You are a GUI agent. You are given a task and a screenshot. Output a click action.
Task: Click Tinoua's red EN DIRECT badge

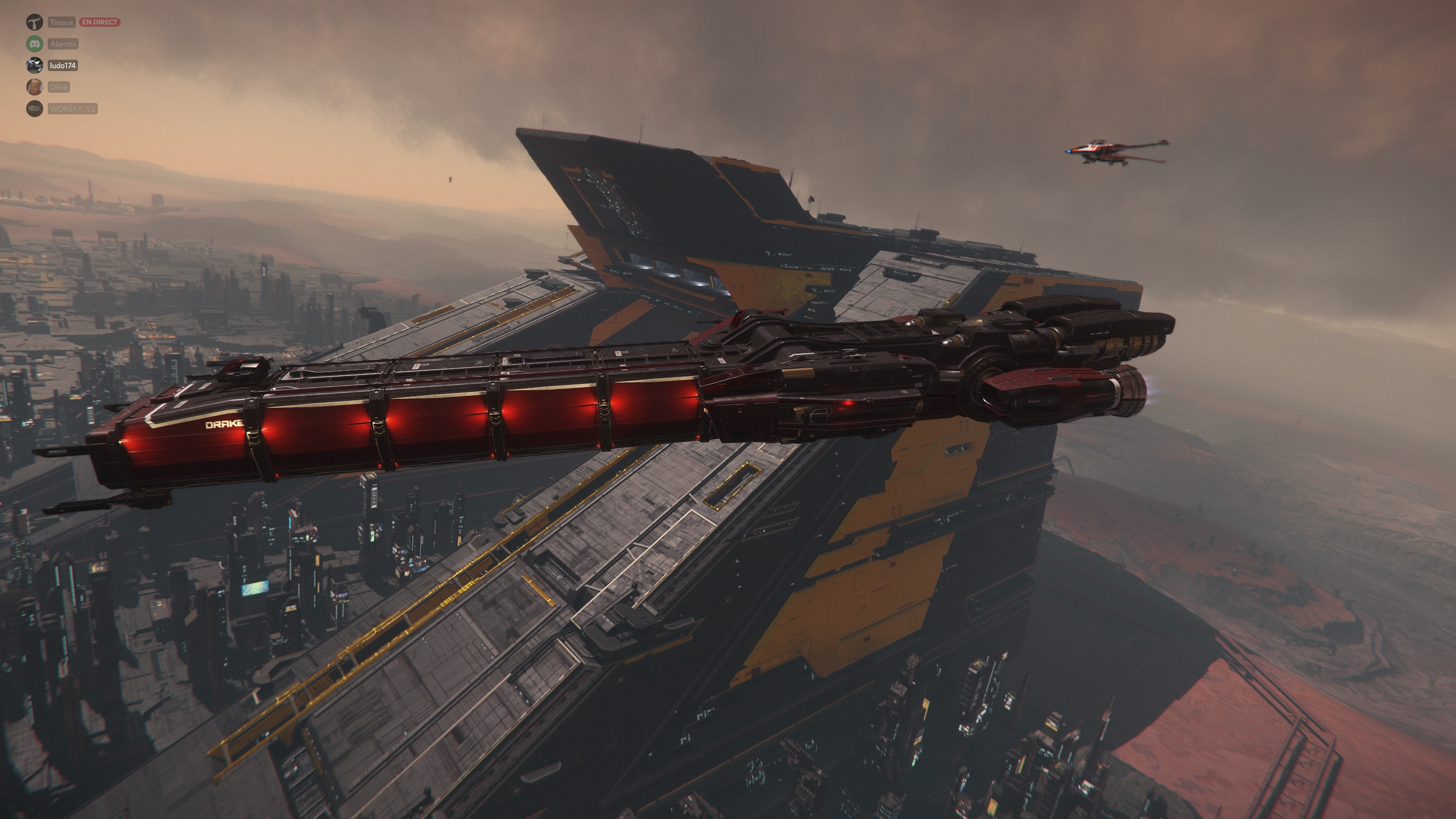[x=100, y=22]
